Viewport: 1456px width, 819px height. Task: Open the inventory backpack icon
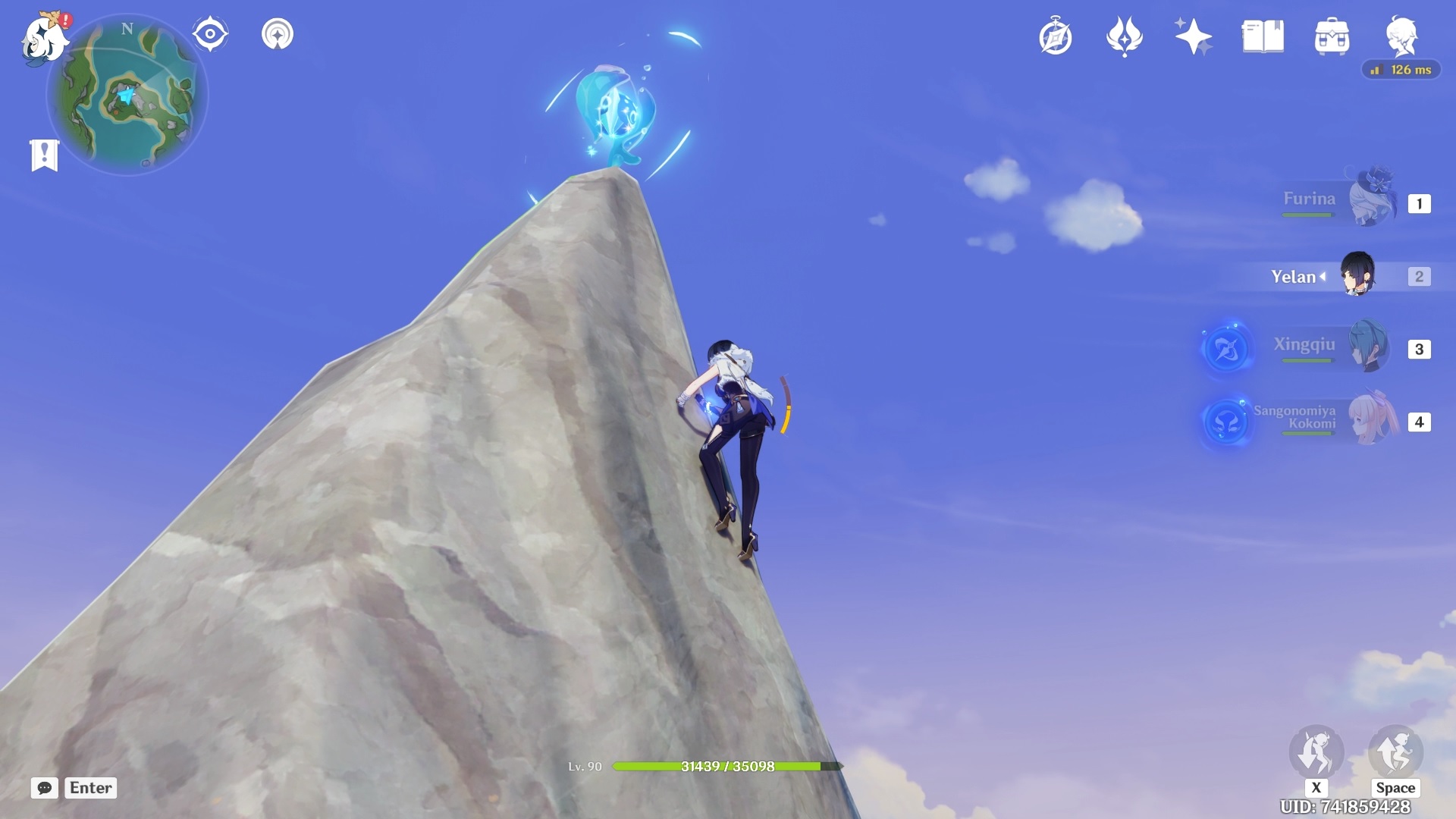(x=1332, y=36)
